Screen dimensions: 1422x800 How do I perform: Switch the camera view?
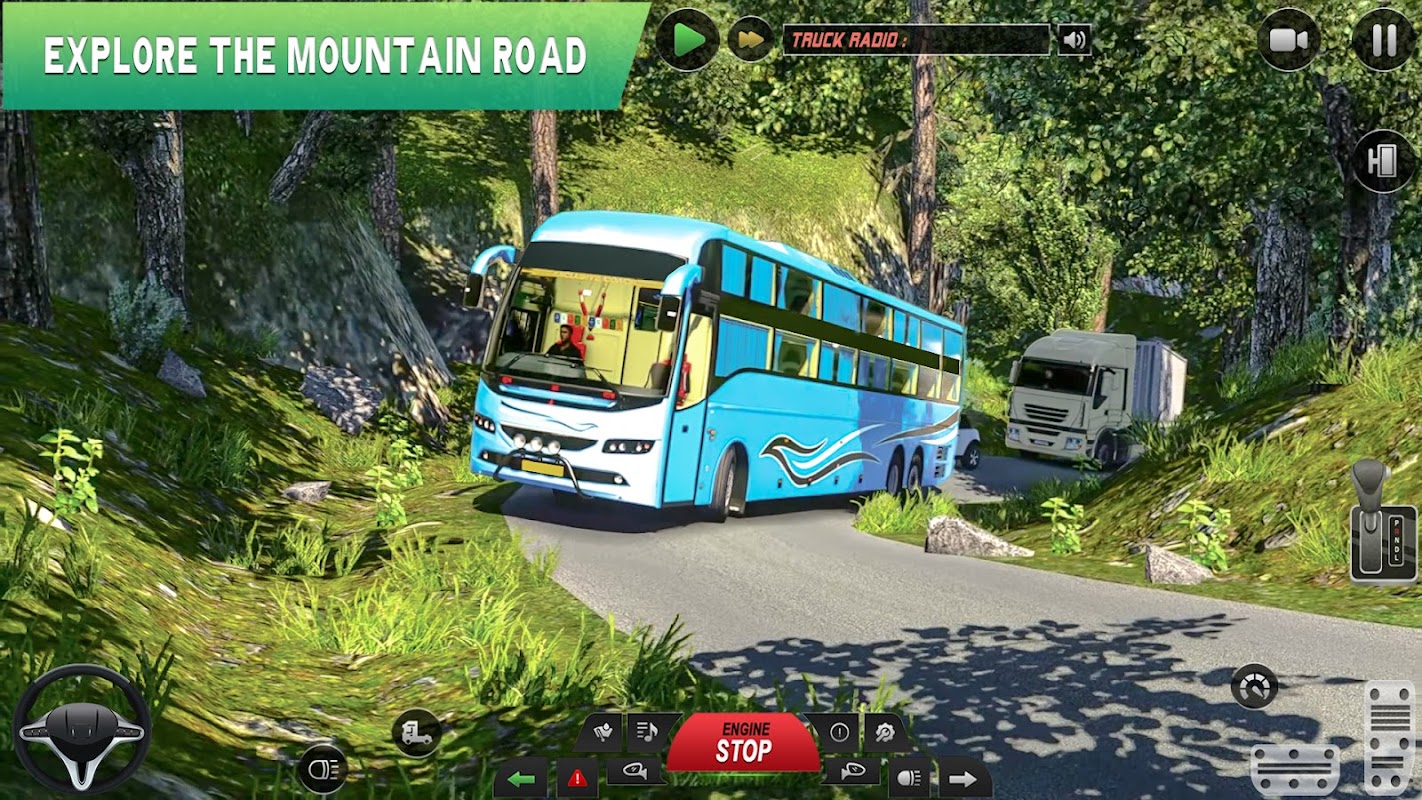tap(1288, 40)
